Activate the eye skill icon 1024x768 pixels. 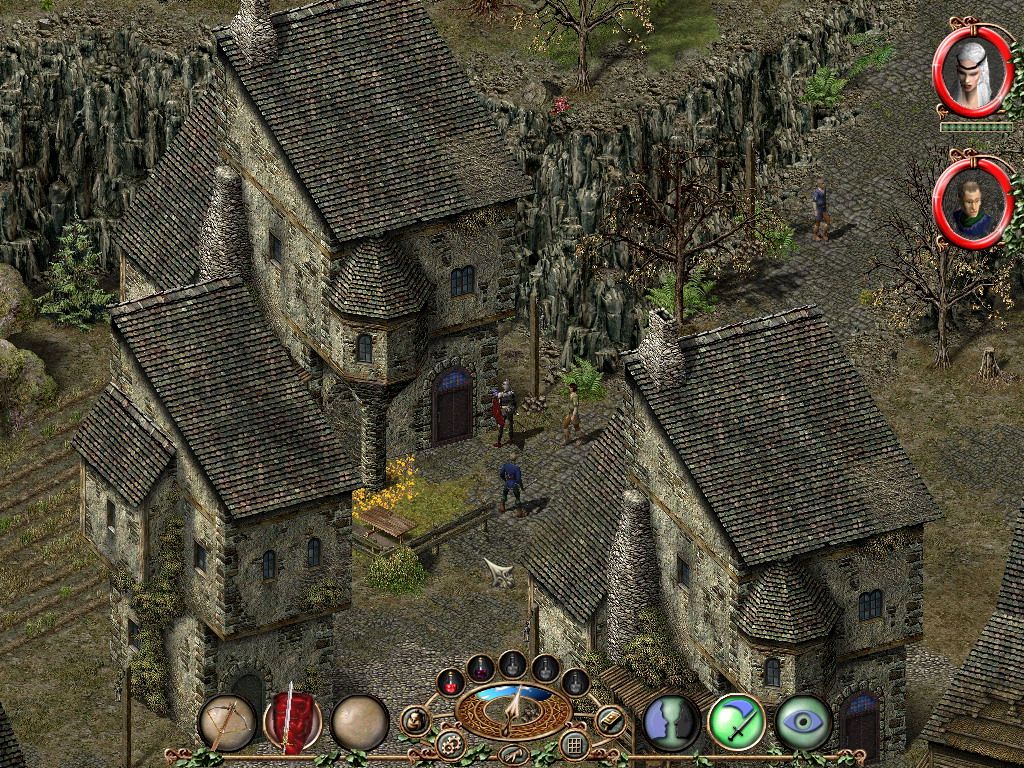pyautogui.click(x=803, y=722)
